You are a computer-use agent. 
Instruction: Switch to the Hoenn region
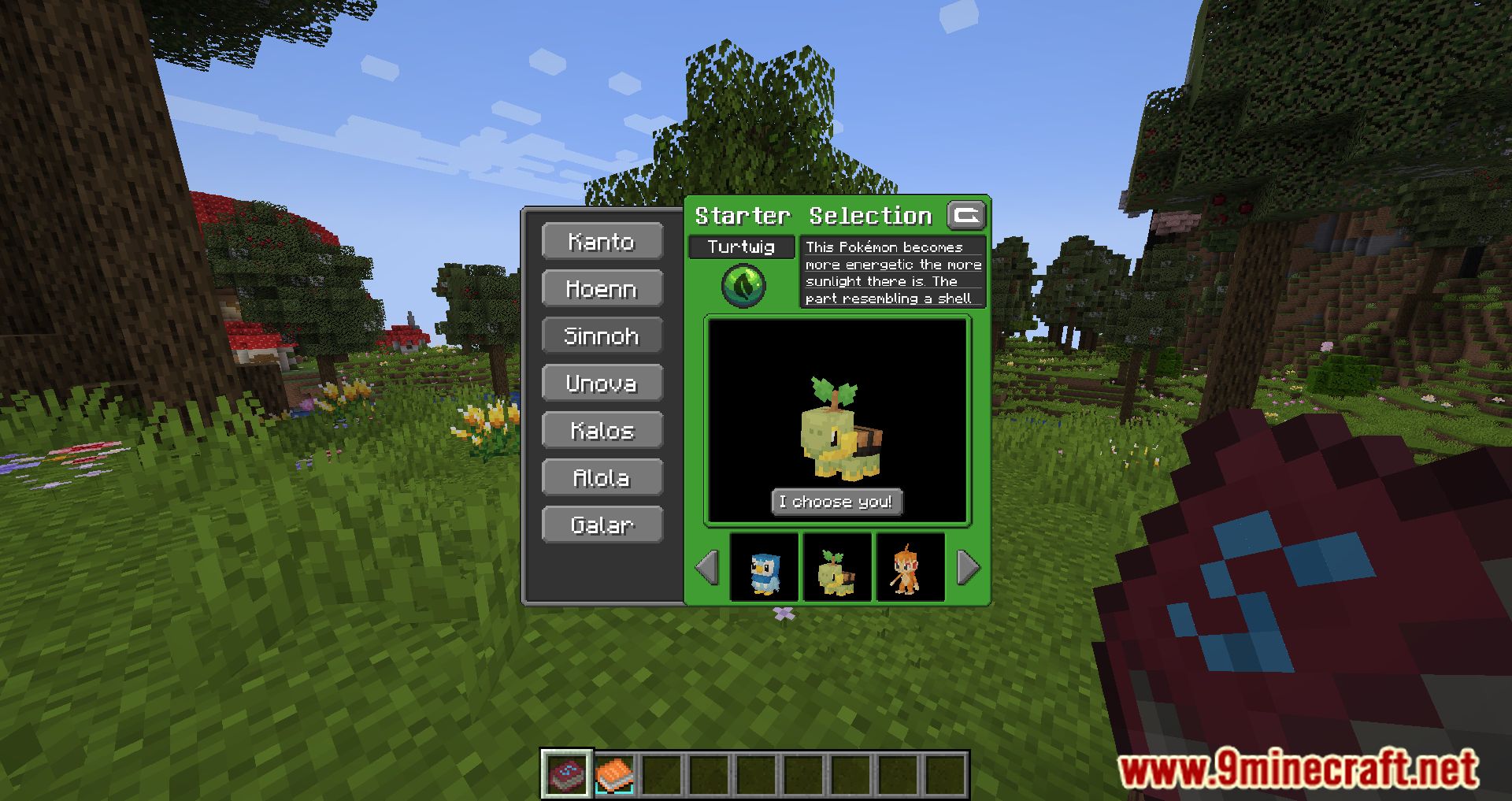[601, 289]
